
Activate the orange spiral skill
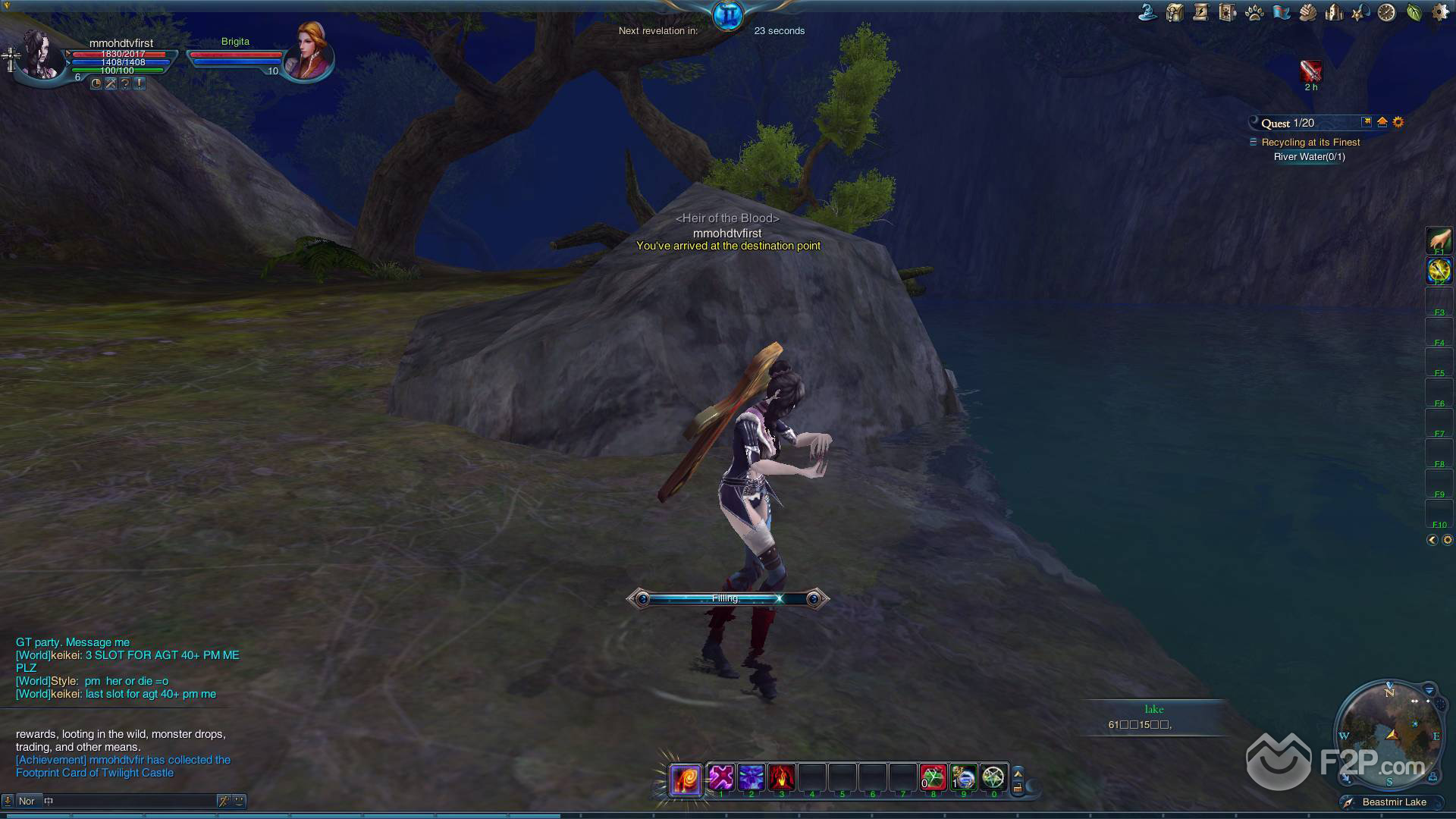pos(685,779)
